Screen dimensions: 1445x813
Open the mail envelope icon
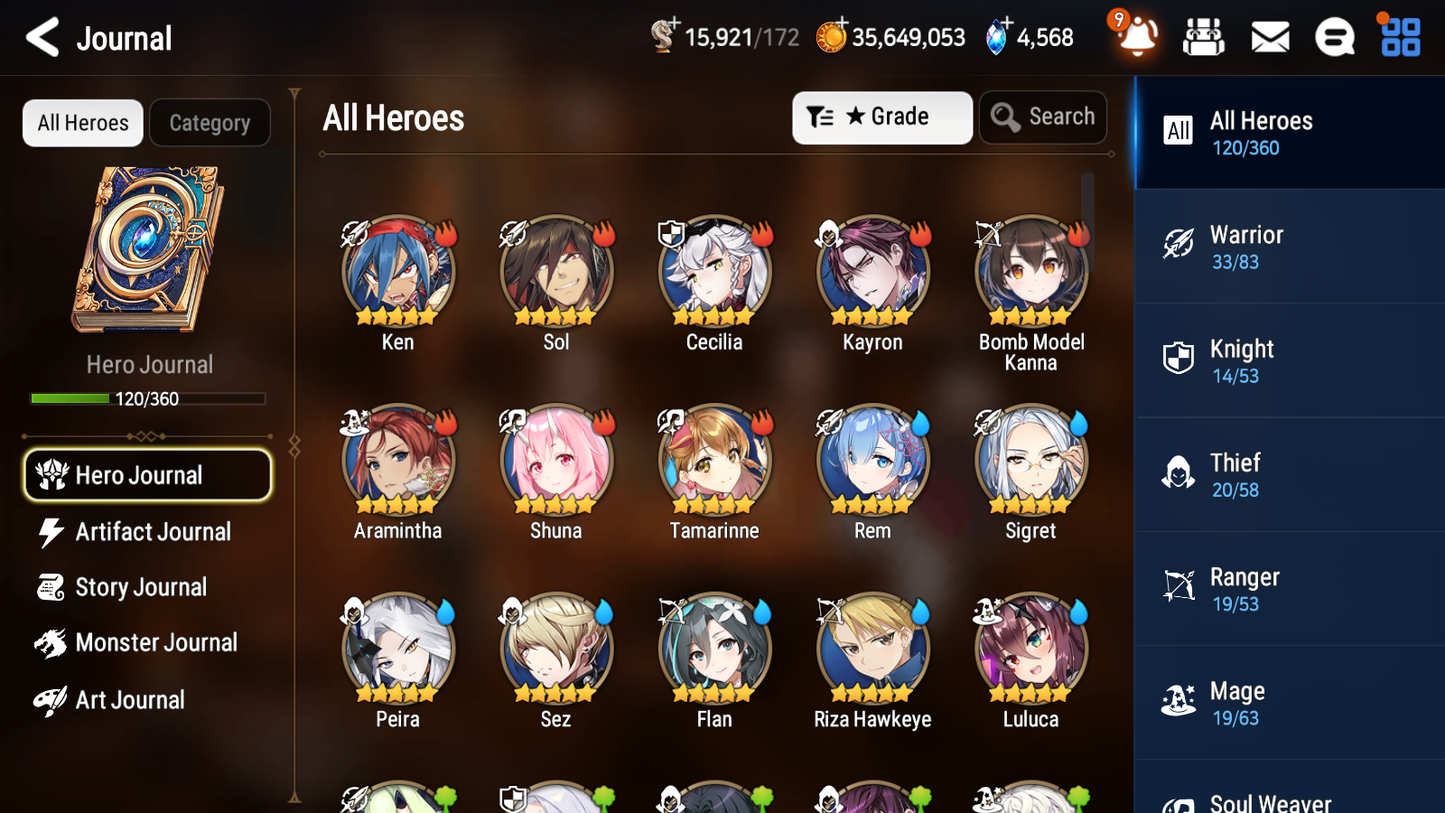[x=1269, y=36]
